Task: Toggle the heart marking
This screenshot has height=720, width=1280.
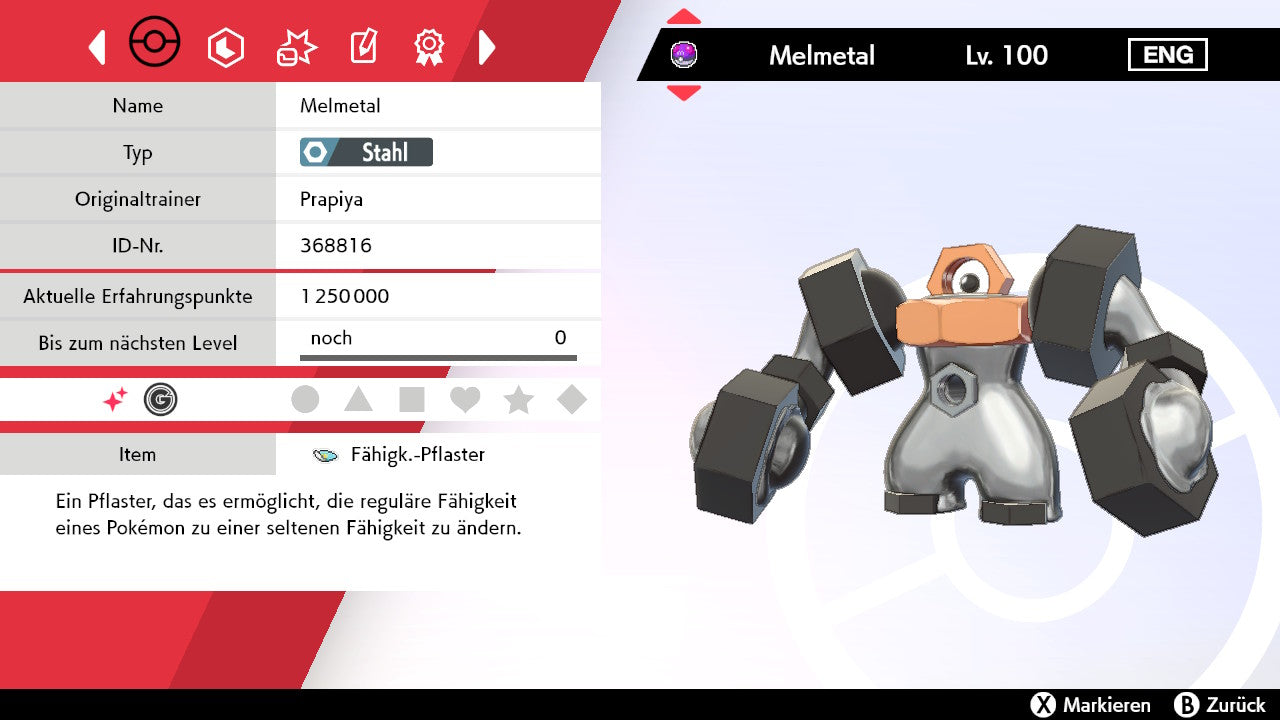Action: click(x=465, y=400)
